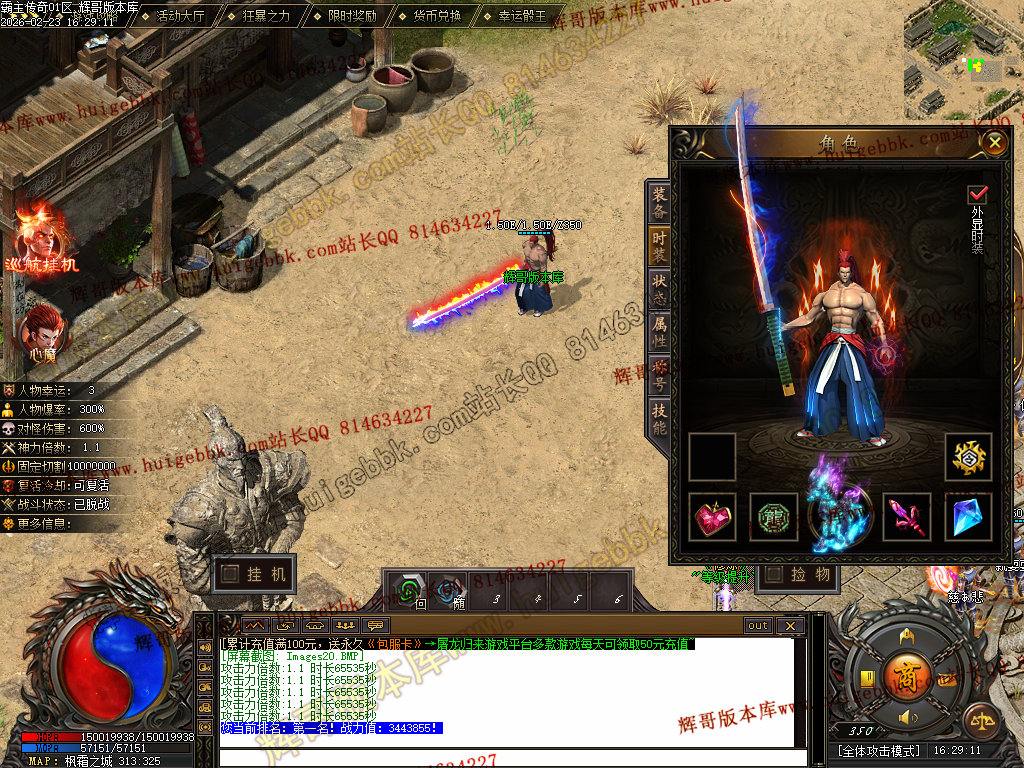Click the round 商 shop button

tap(908, 672)
